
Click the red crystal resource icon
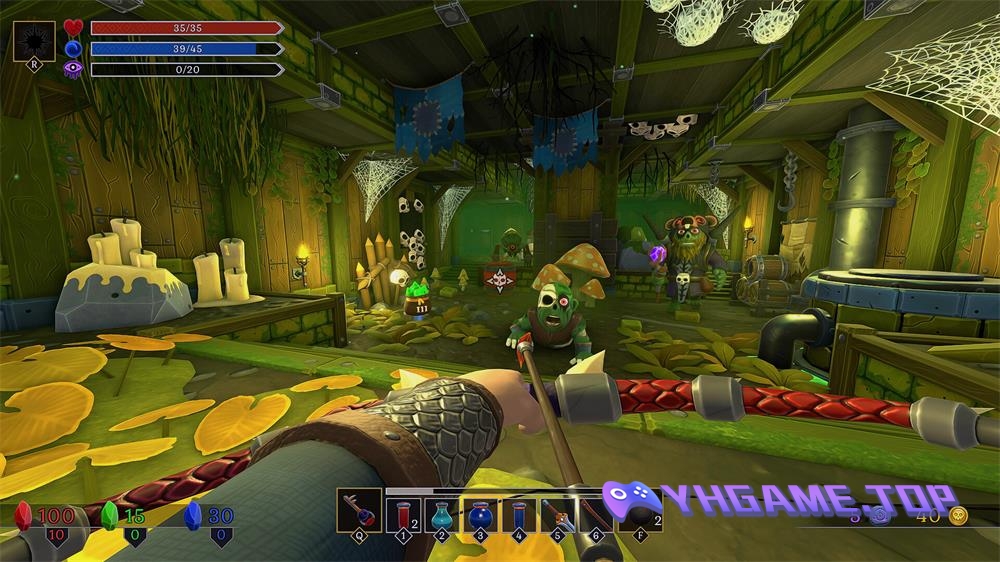[x=24, y=515]
